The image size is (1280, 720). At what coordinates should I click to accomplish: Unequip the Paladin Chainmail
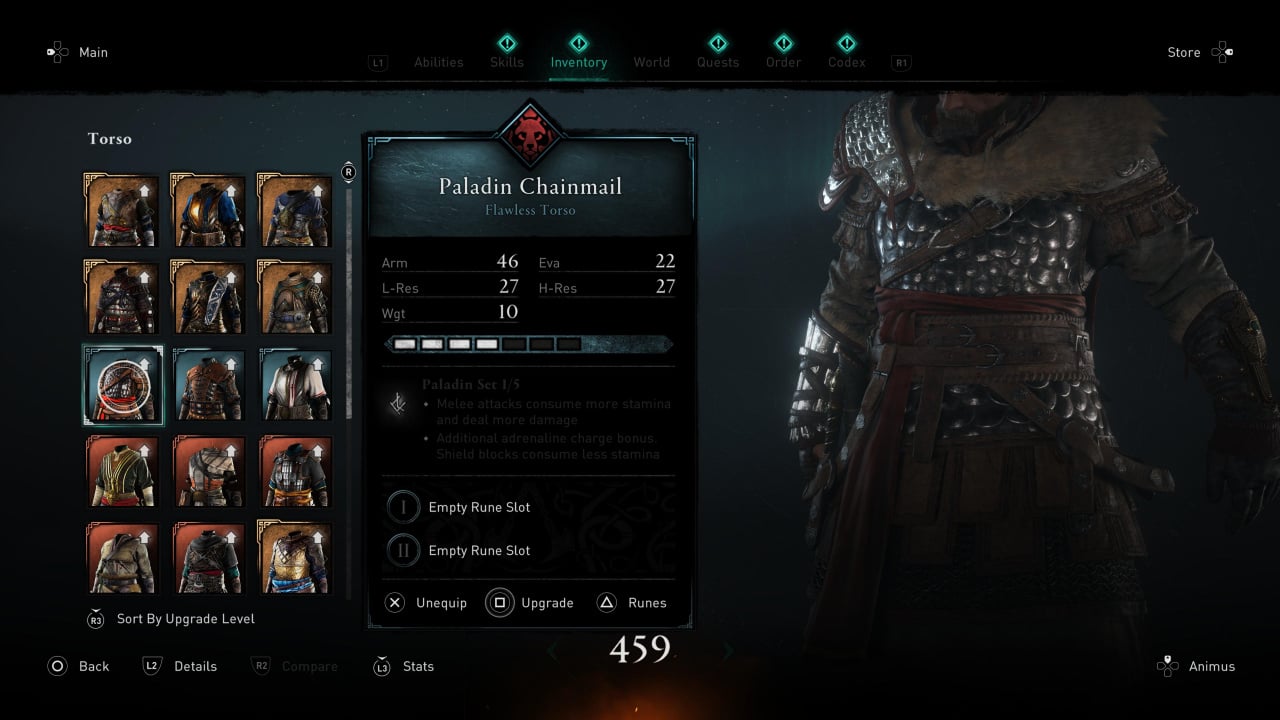[x=426, y=603]
